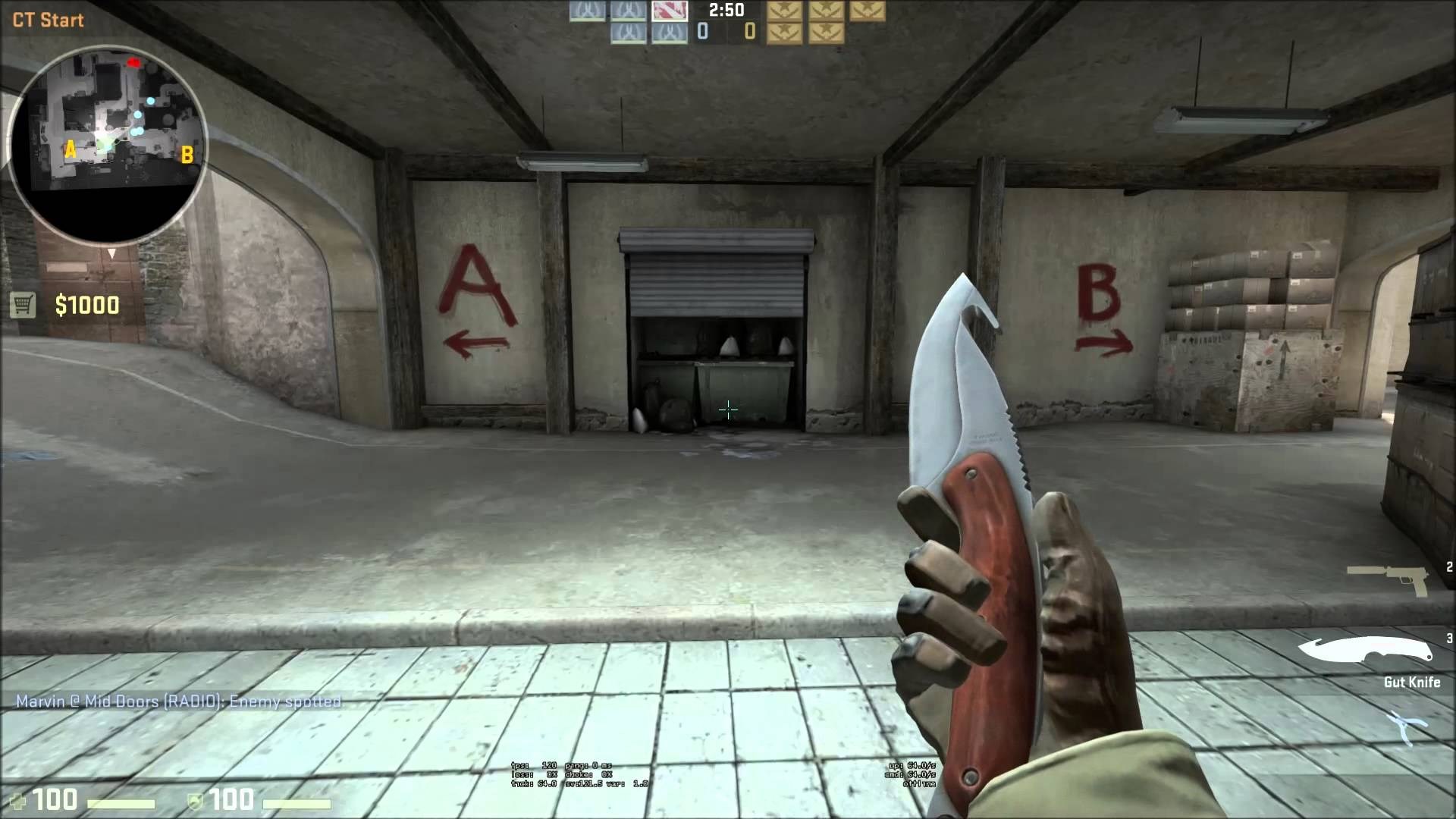
Task: Open the buy menu cart icon
Action: tap(23, 305)
